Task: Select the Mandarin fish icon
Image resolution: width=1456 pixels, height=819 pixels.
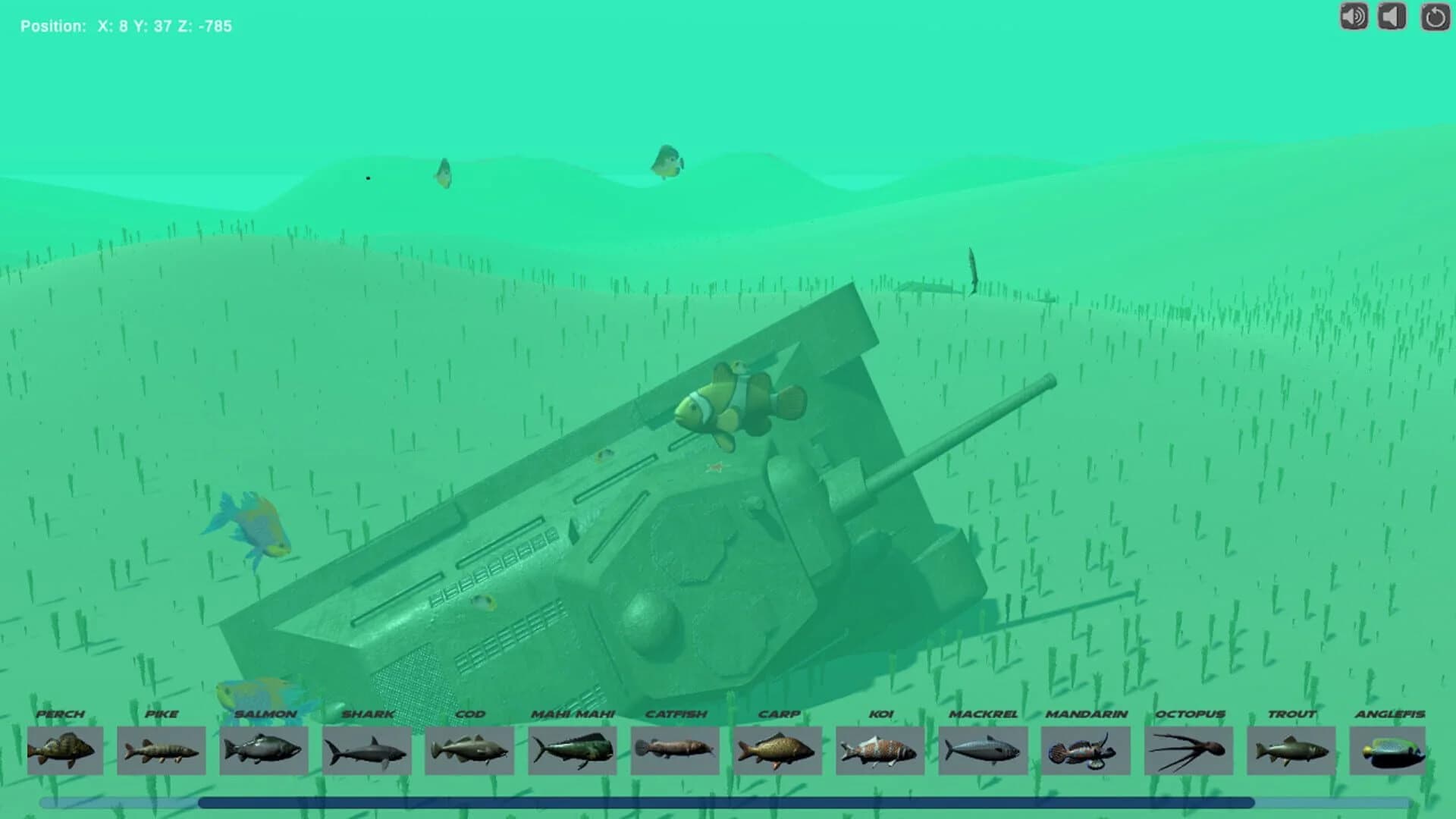Action: pos(1084,749)
